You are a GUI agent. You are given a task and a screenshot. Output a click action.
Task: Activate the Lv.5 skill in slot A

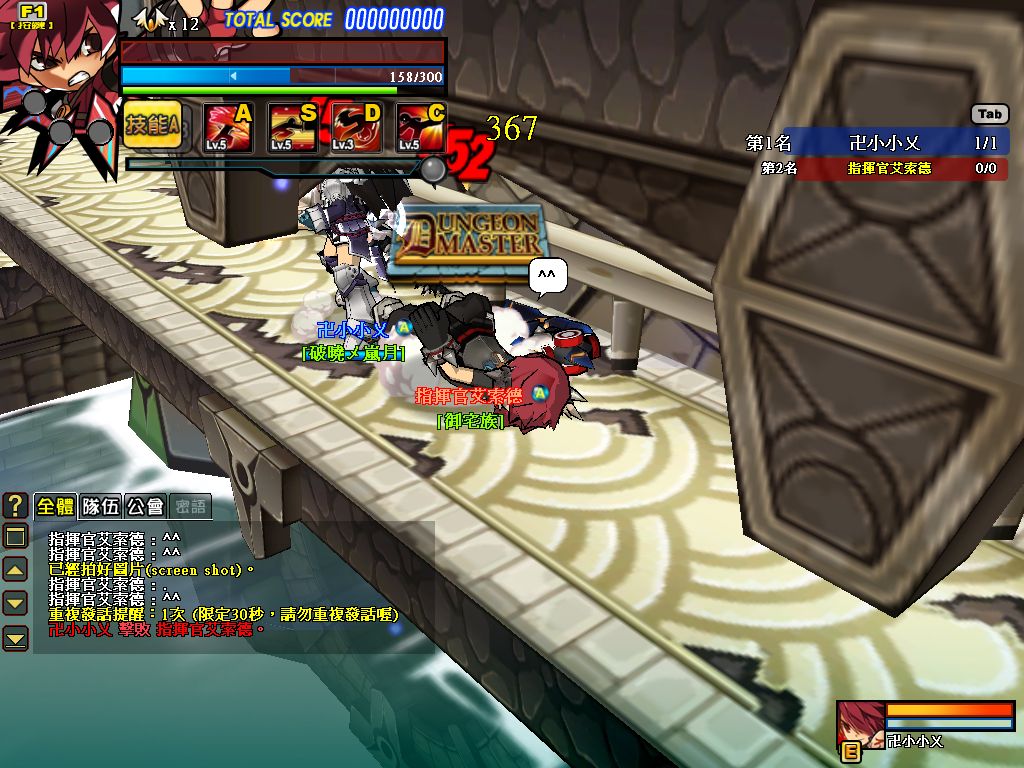pyautogui.click(x=229, y=127)
